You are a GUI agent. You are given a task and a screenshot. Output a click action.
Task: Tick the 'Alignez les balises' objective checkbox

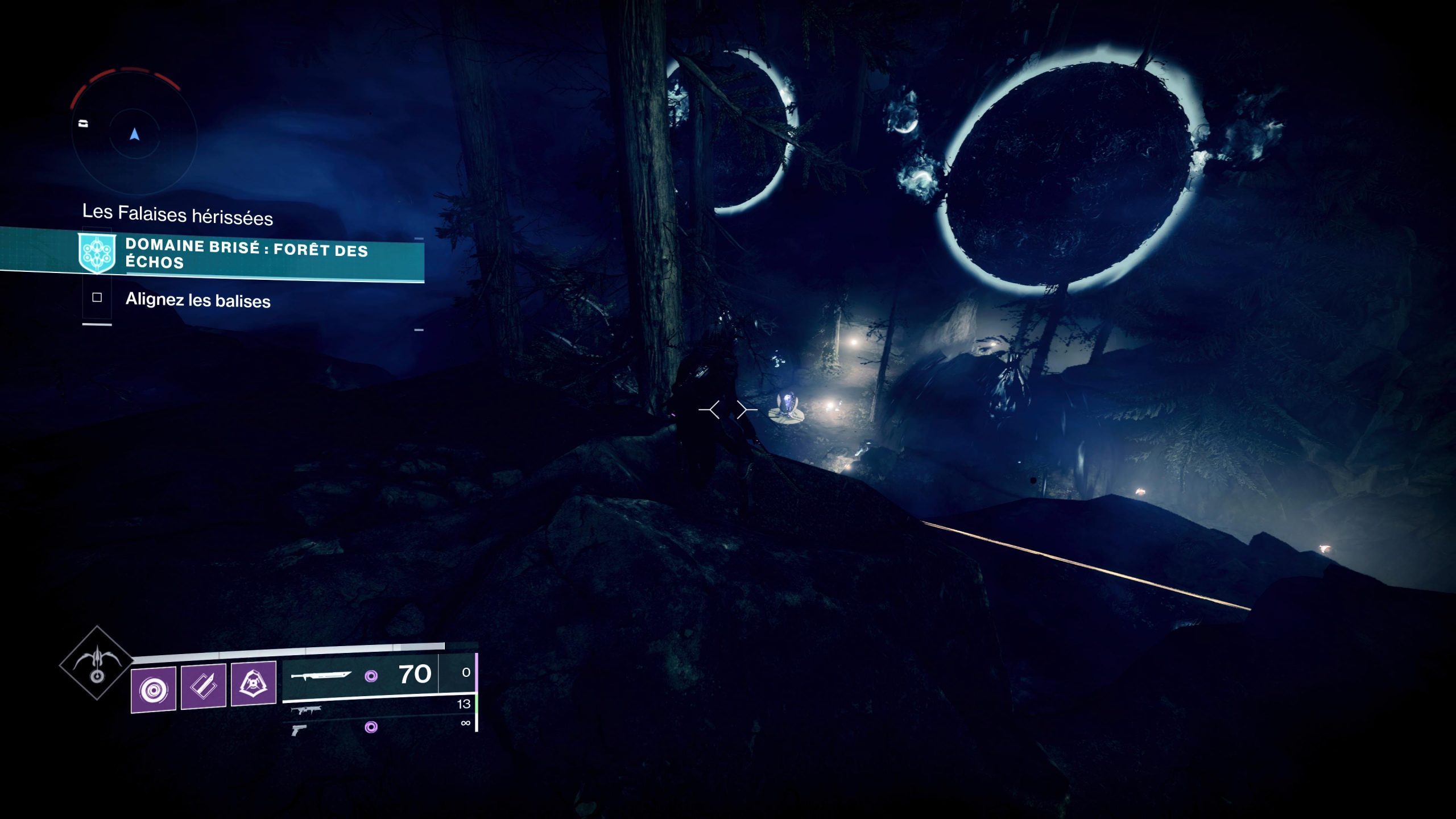tap(97, 297)
